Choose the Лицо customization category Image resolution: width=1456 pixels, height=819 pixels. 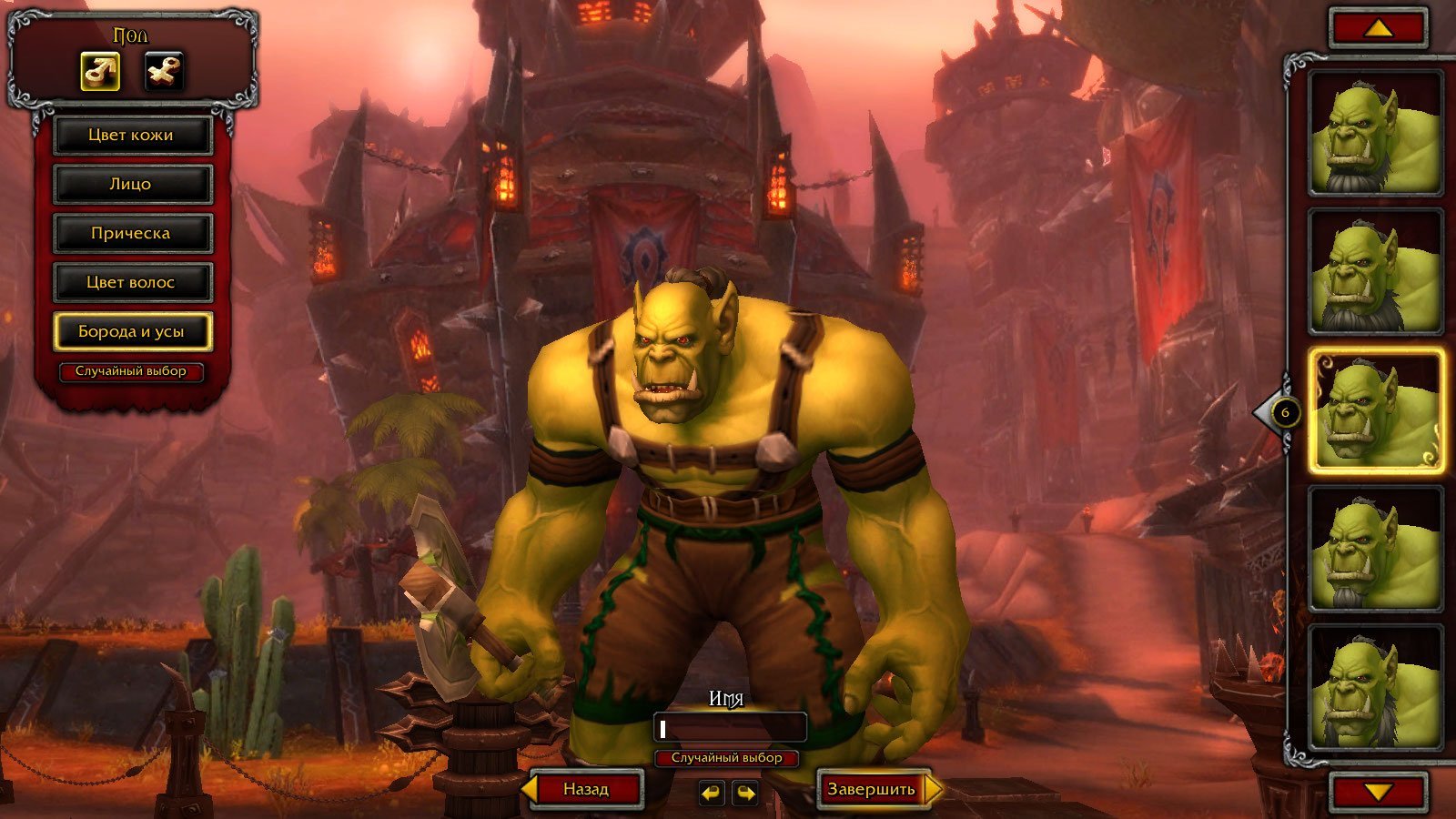132,185
